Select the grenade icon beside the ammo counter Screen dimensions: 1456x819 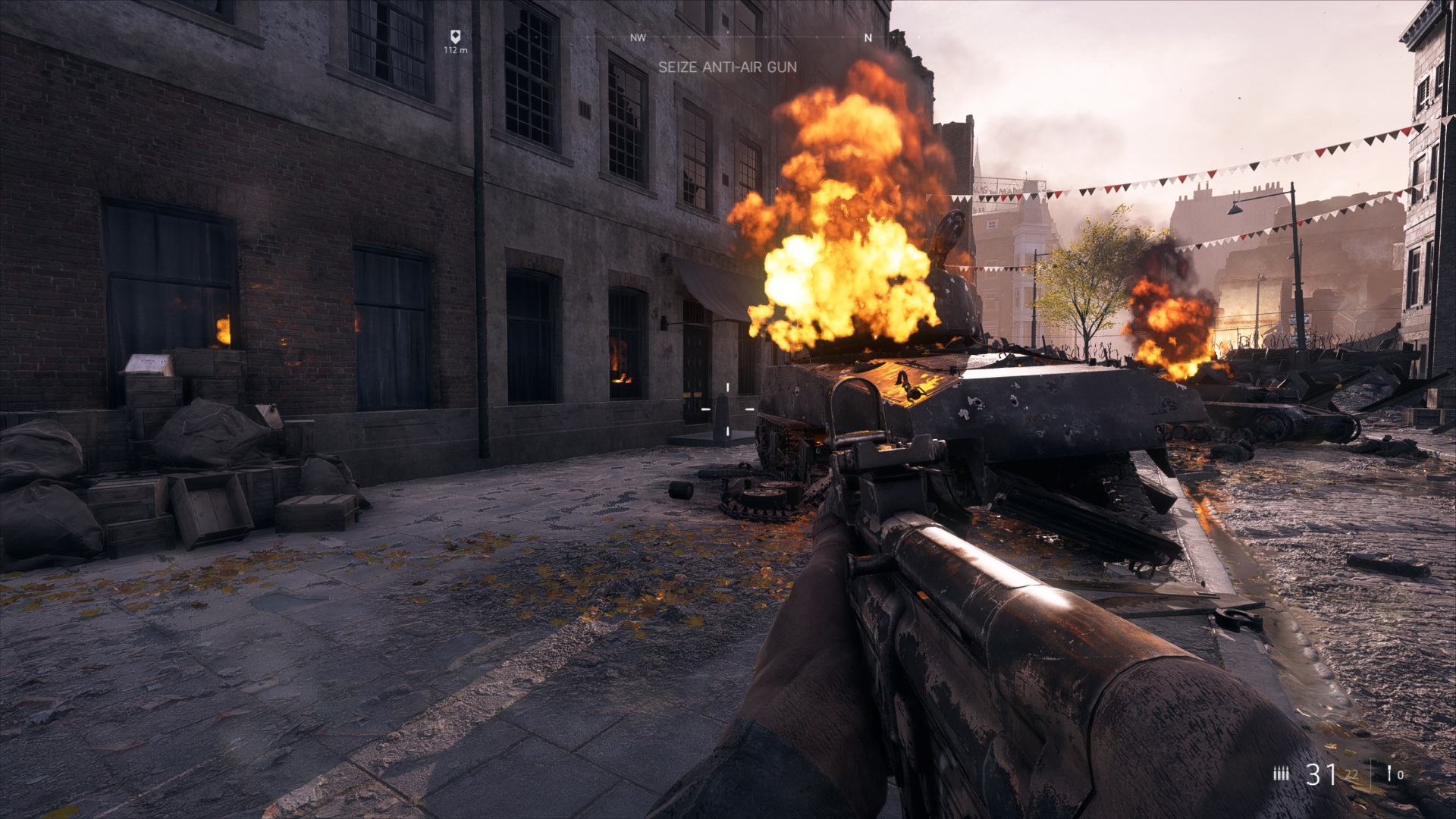coord(1388,774)
